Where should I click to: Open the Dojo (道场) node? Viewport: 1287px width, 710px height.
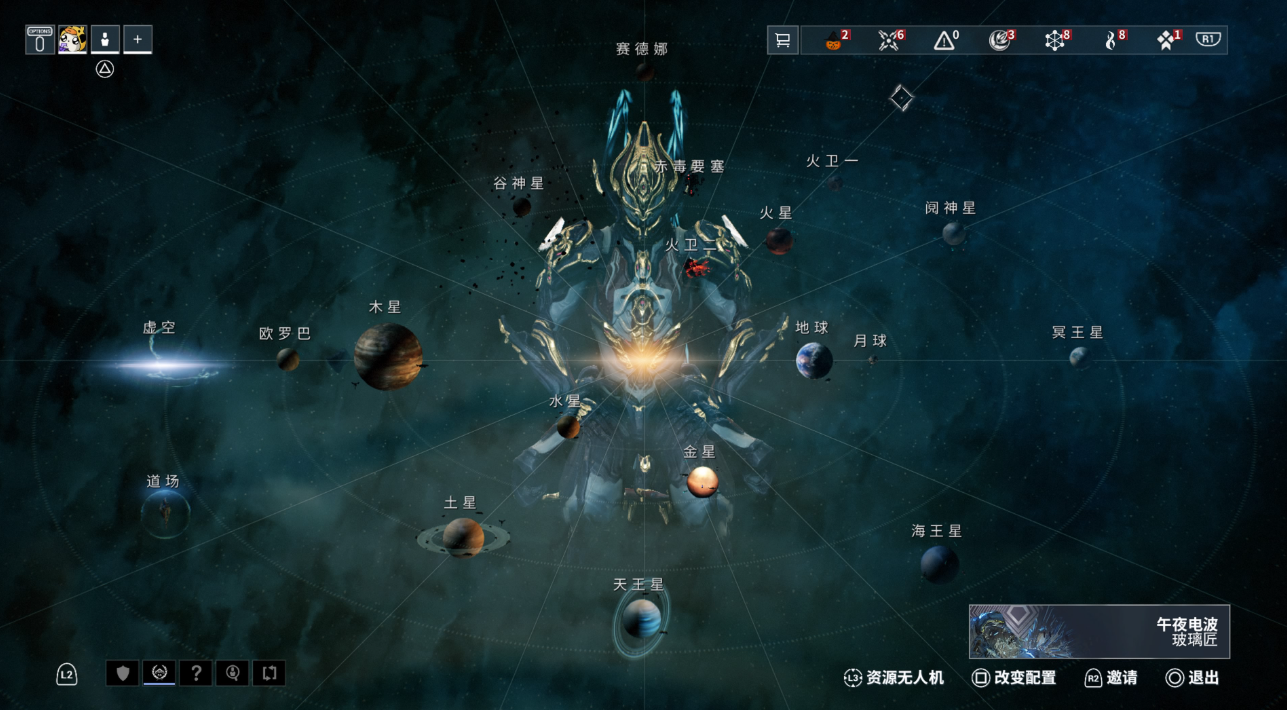tap(165, 514)
